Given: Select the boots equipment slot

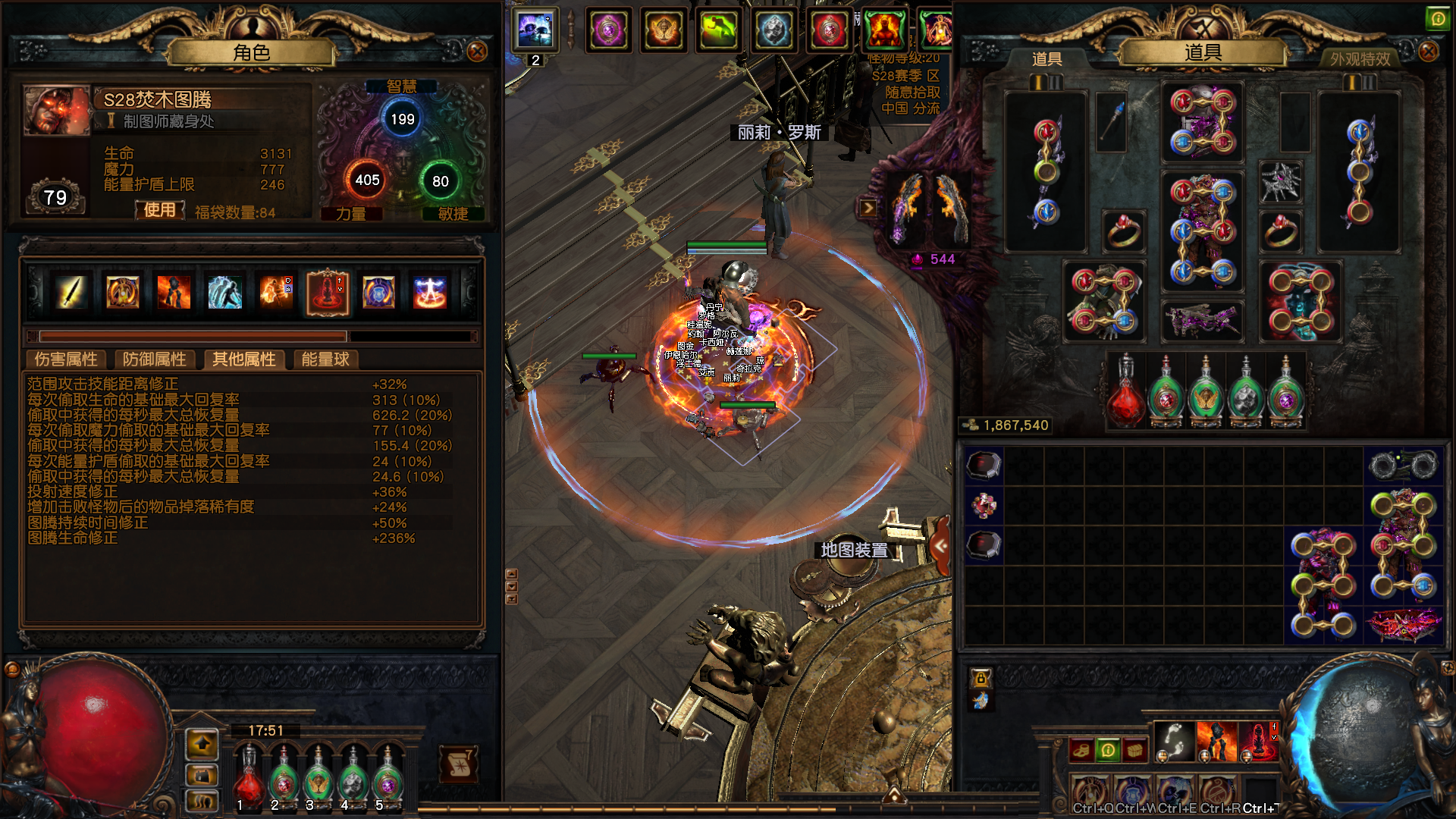Looking at the screenshot, I should click(x=1301, y=302).
